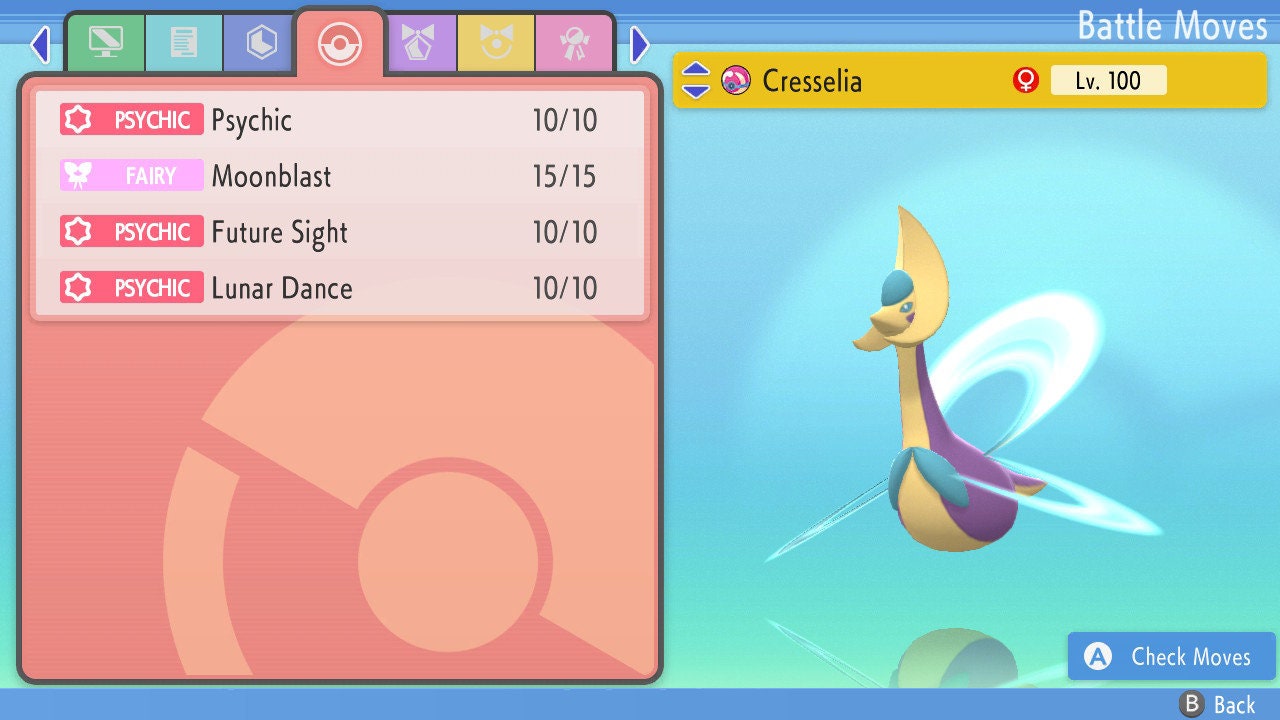Cycle Pokémon with the up-down arrows by Cresselia
Image resolution: width=1280 pixels, height=720 pixels.
click(696, 81)
